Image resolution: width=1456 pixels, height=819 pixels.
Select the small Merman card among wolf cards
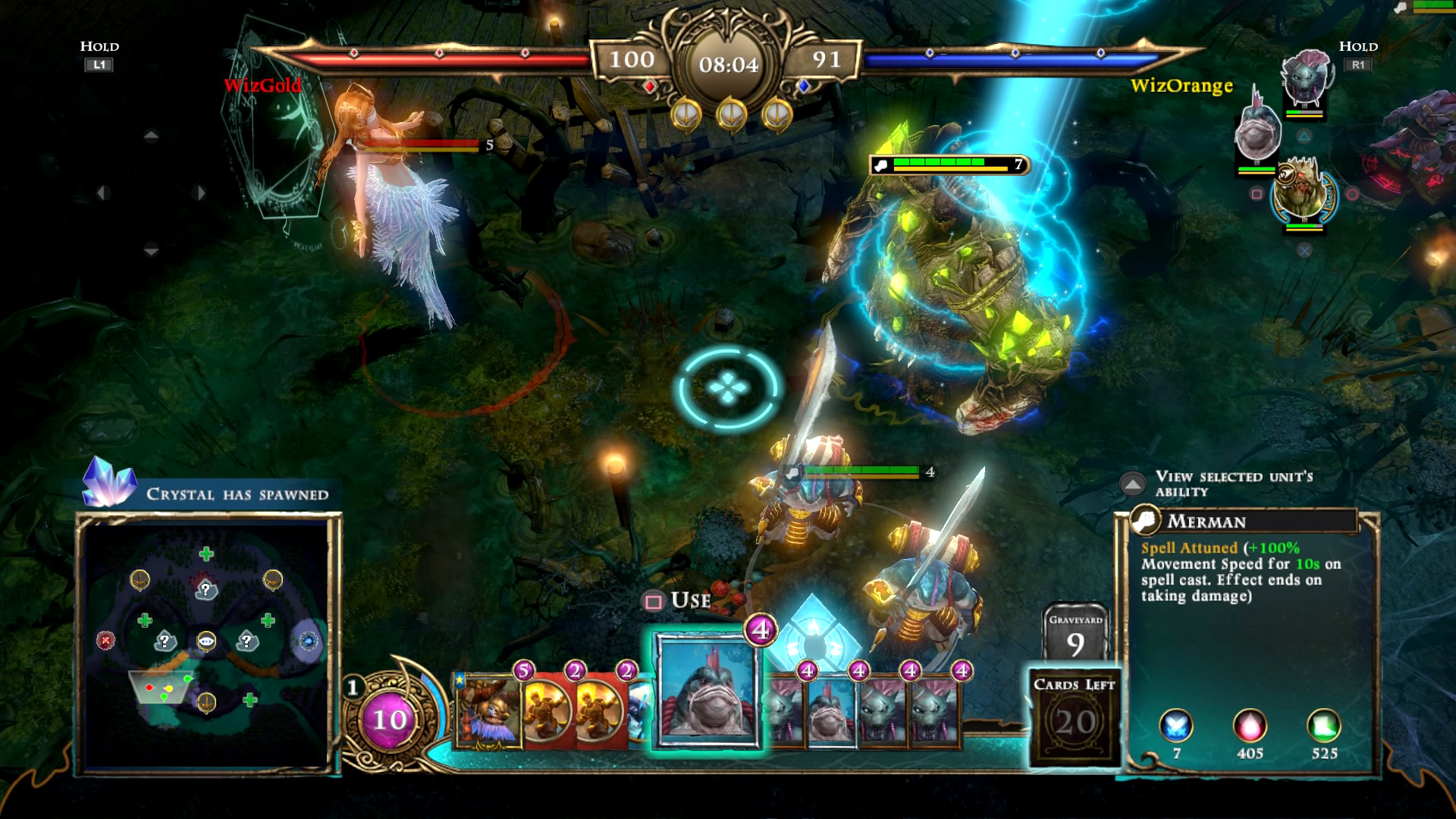pyautogui.click(x=831, y=713)
